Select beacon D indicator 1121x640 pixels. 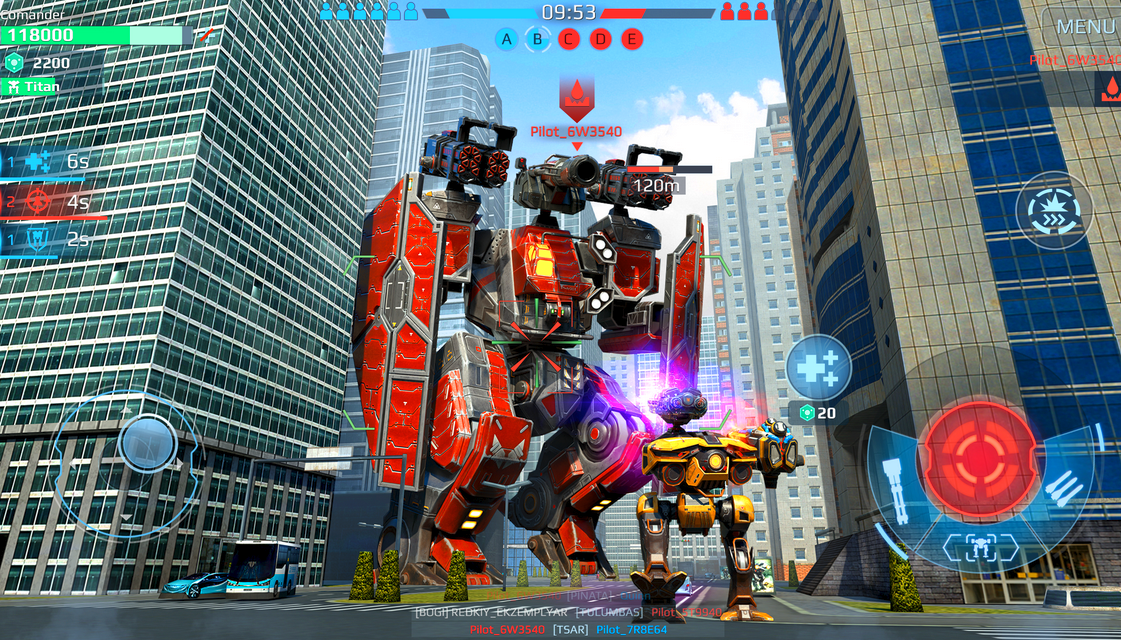pos(600,39)
